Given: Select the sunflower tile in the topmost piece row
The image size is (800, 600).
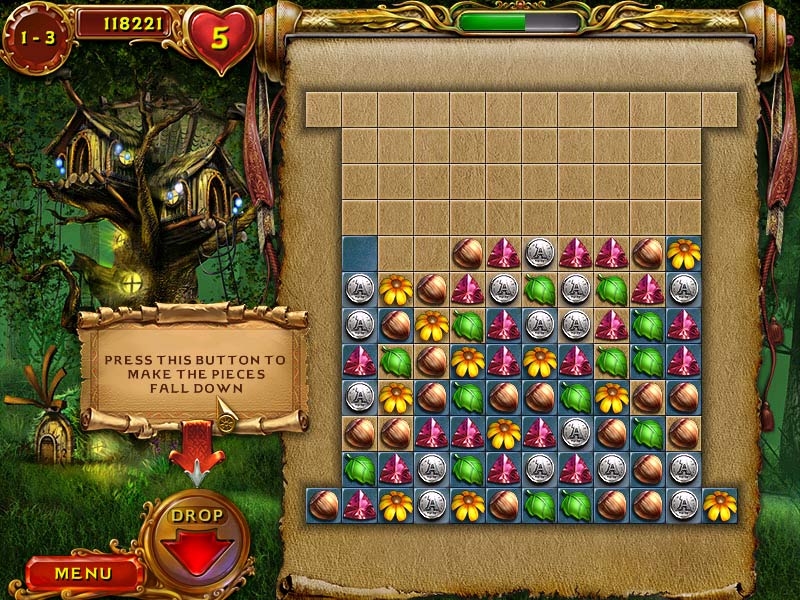Looking at the screenshot, I should click(x=684, y=253).
